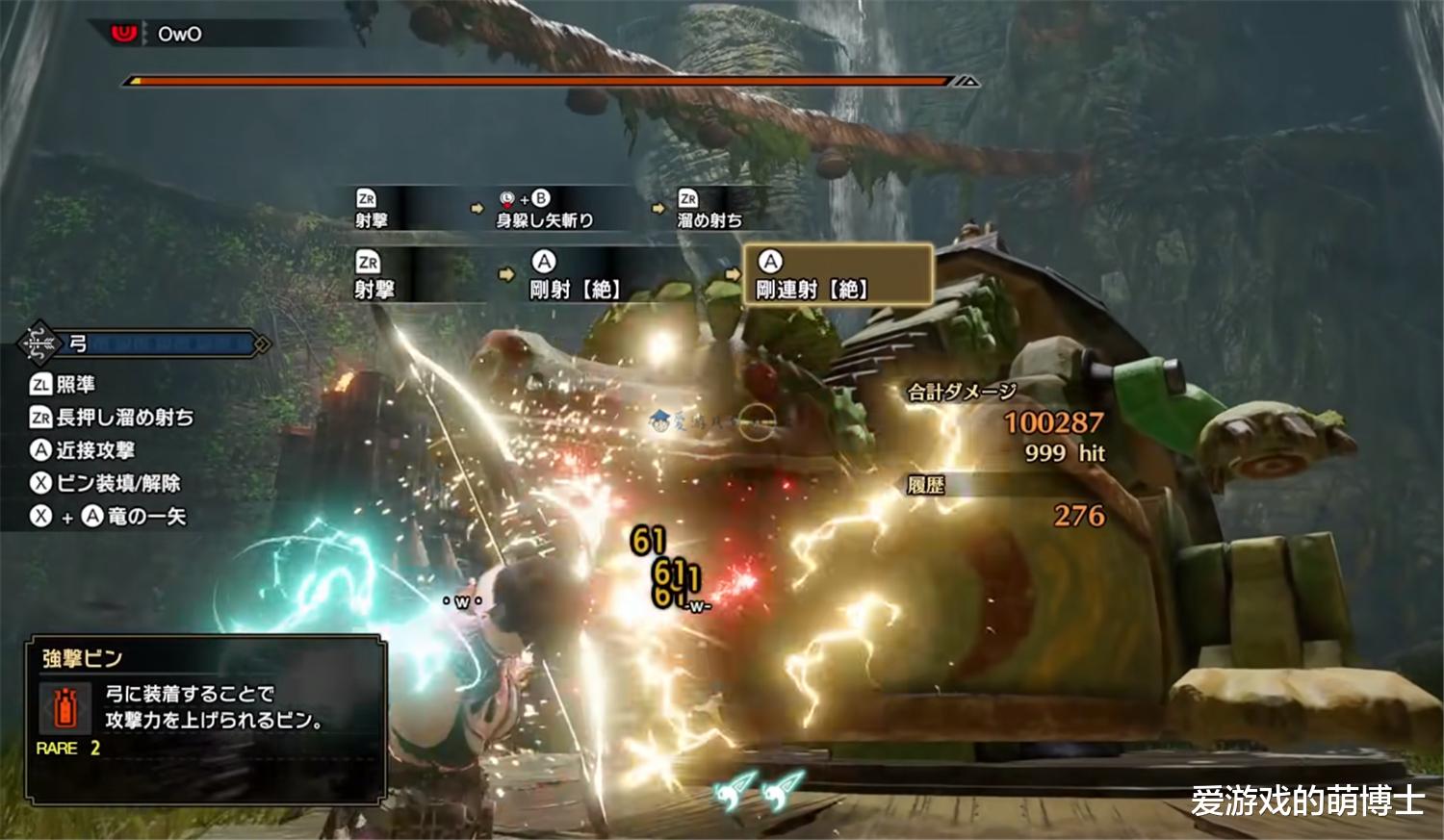Select the highlighted 剛連射【絶】 combo step
The width and height of the screenshot is (1444, 840).
[x=838, y=275]
